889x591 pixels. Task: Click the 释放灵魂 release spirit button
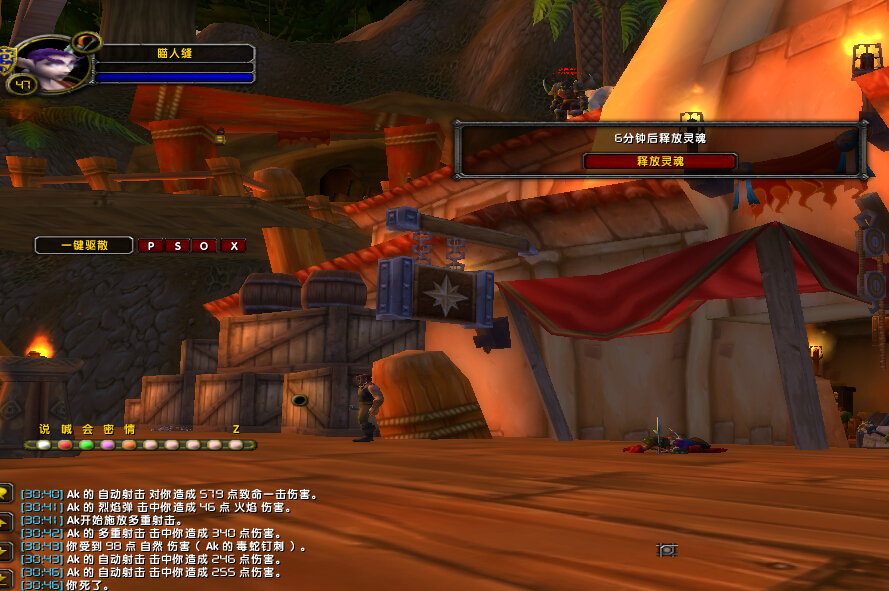pos(660,161)
